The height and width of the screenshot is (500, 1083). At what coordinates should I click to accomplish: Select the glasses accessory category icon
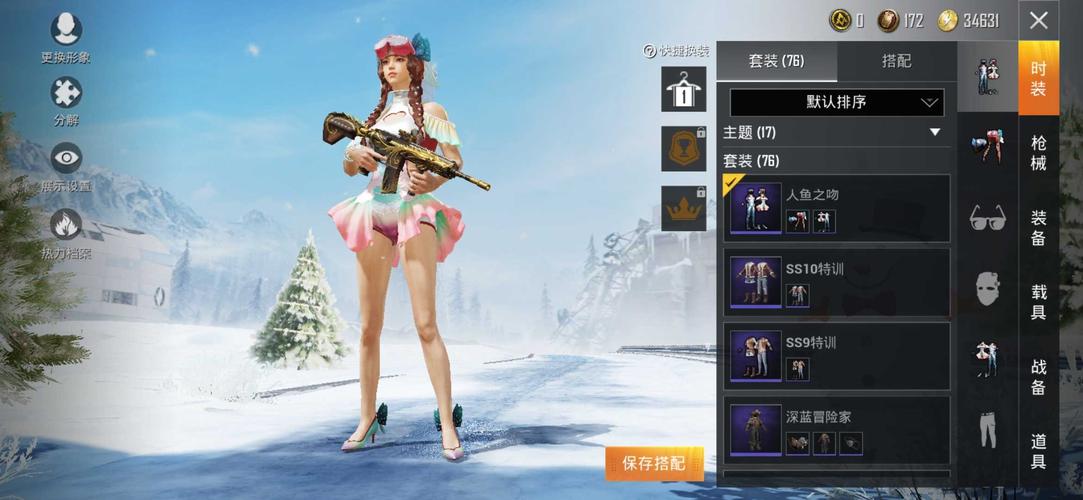(988, 217)
